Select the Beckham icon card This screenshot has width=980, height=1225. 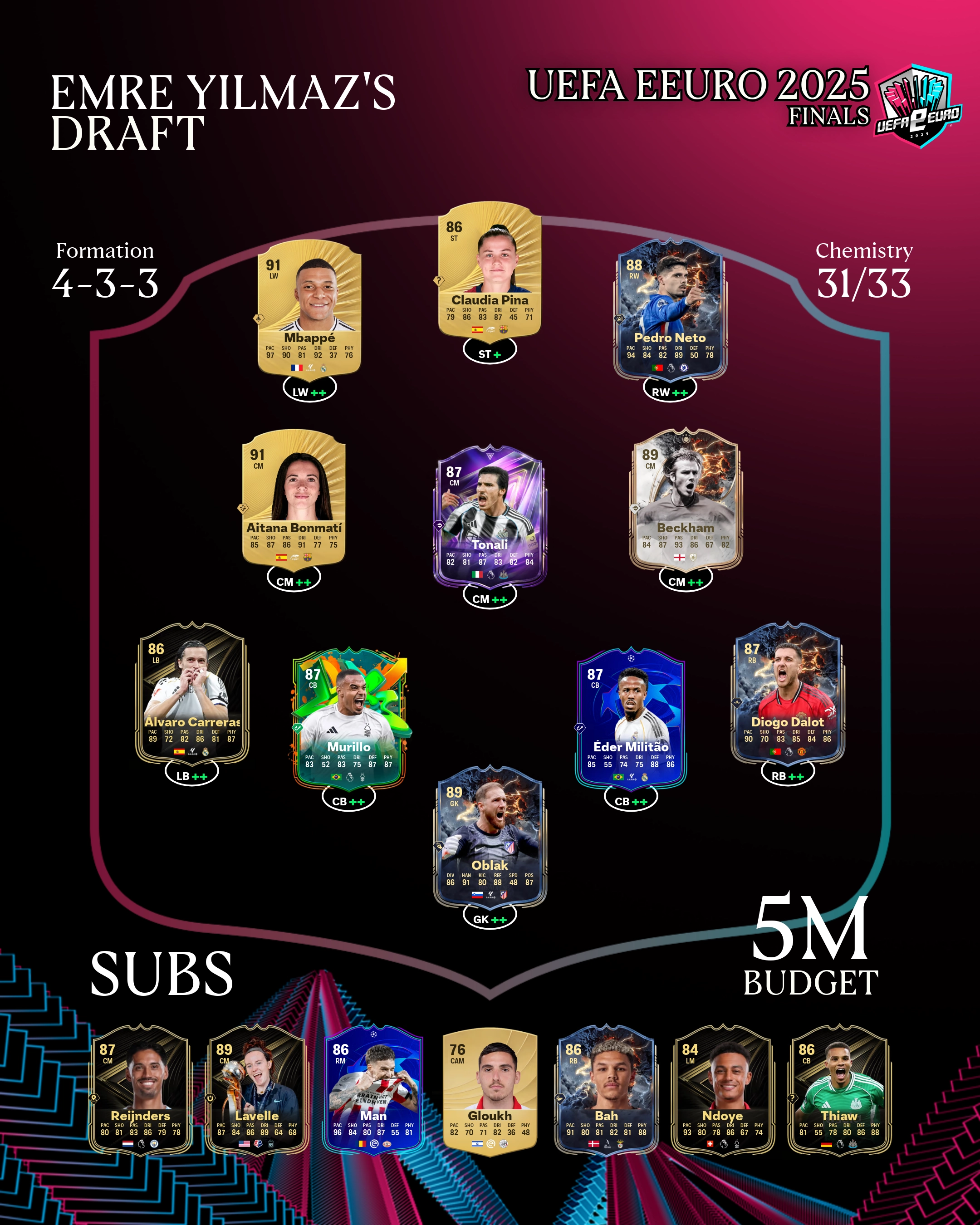[686, 498]
